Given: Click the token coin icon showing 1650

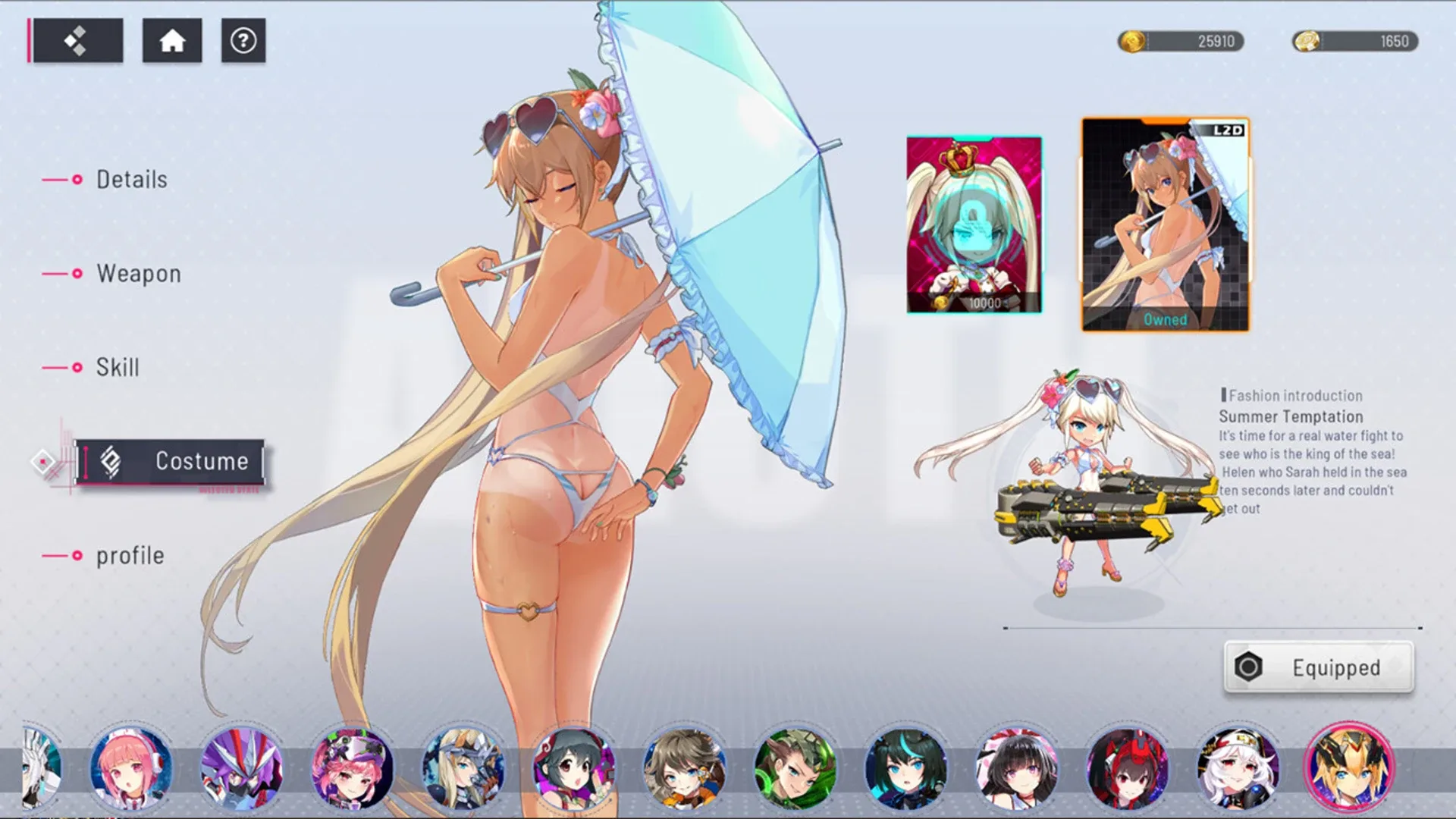Looking at the screenshot, I should pyautogui.click(x=1304, y=42).
